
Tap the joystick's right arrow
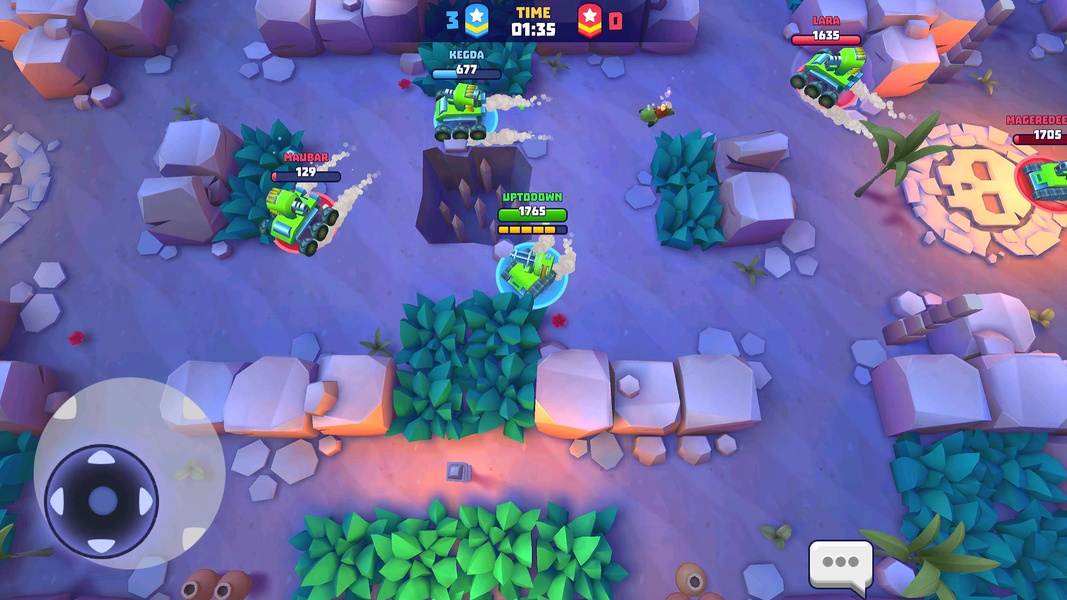point(145,501)
